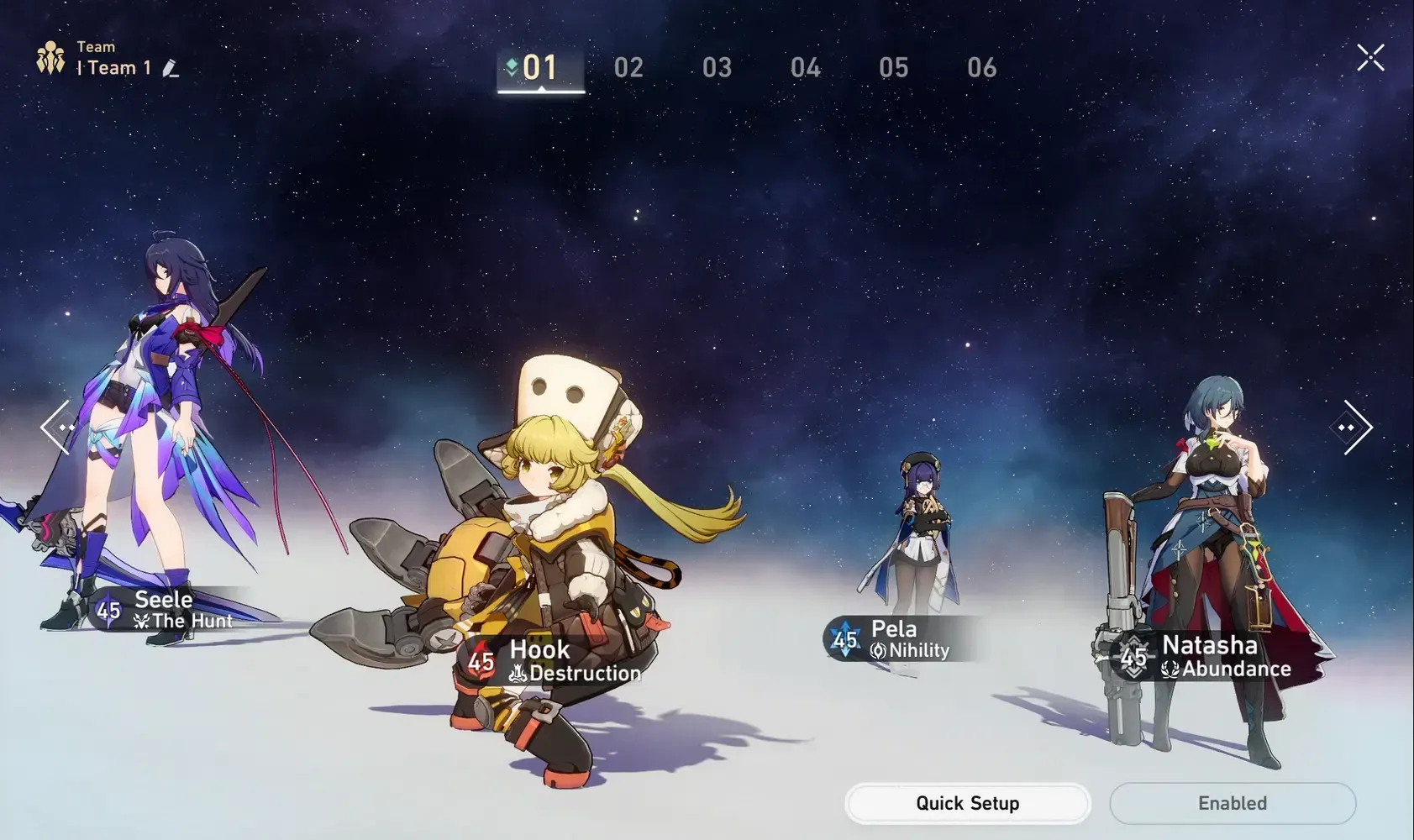The height and width of the screenshot is (840, 1414).
Task: Close the team screen with the X
Action: [1369, 58]
